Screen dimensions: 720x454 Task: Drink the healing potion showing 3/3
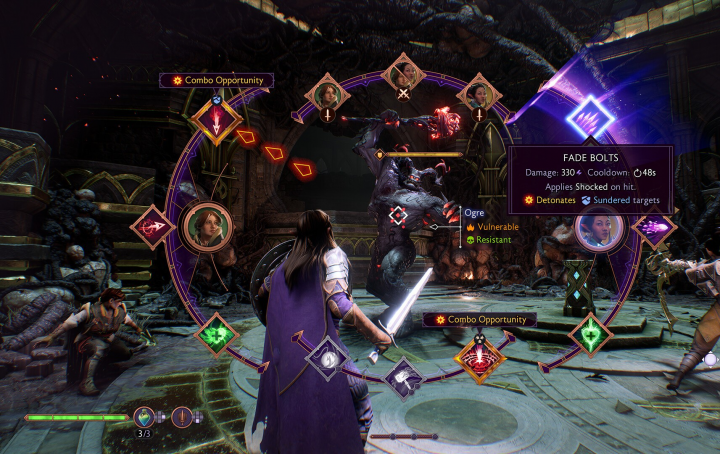pyautogui.click(x=146, y=418)
